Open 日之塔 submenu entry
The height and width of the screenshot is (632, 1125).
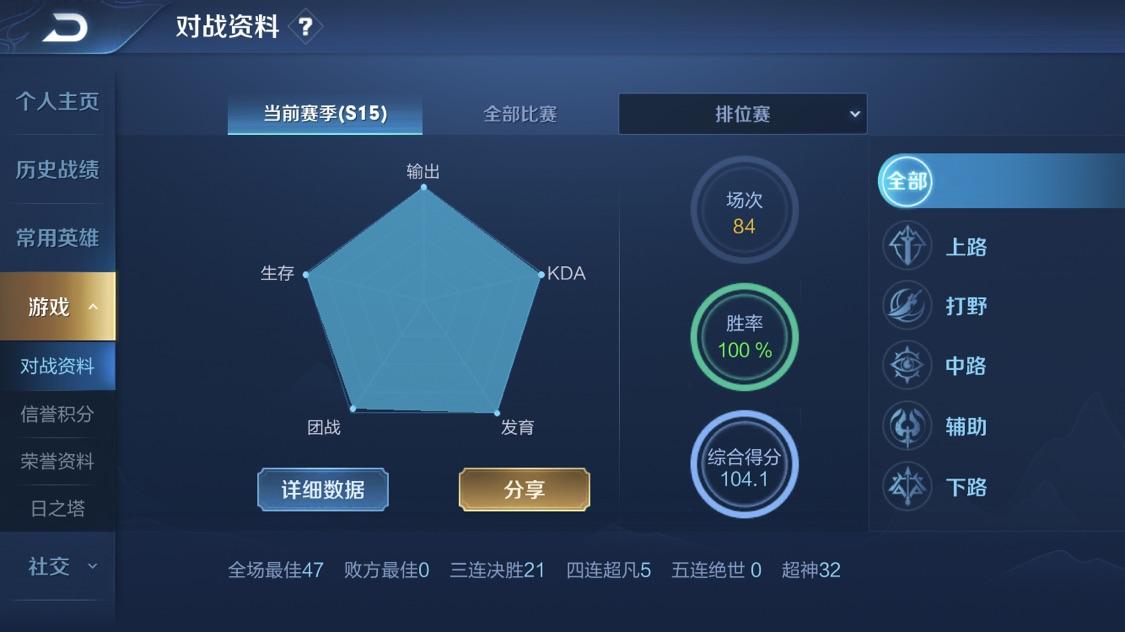[57, 508]
